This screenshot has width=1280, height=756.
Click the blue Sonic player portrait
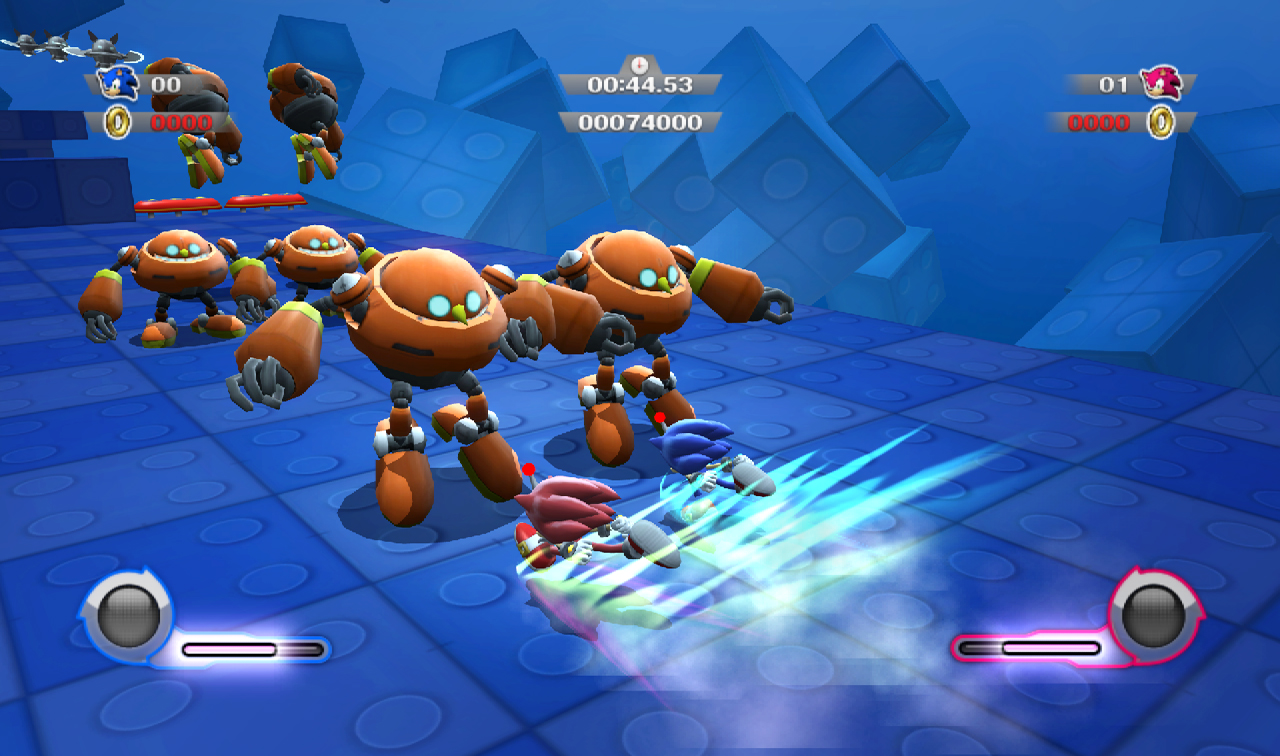click(119, 83)
